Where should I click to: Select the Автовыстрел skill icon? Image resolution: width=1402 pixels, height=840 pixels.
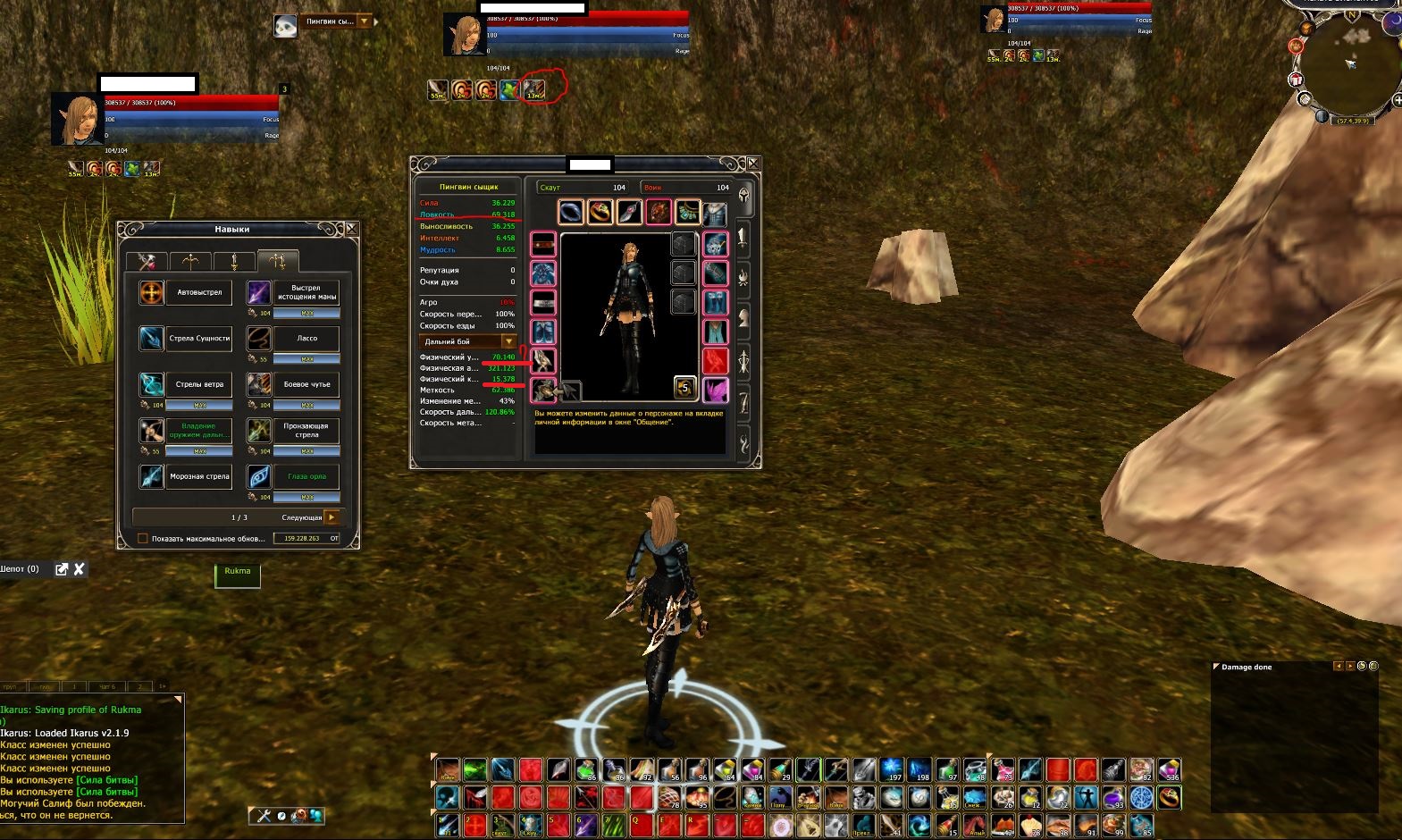click(x=152, y=292)
